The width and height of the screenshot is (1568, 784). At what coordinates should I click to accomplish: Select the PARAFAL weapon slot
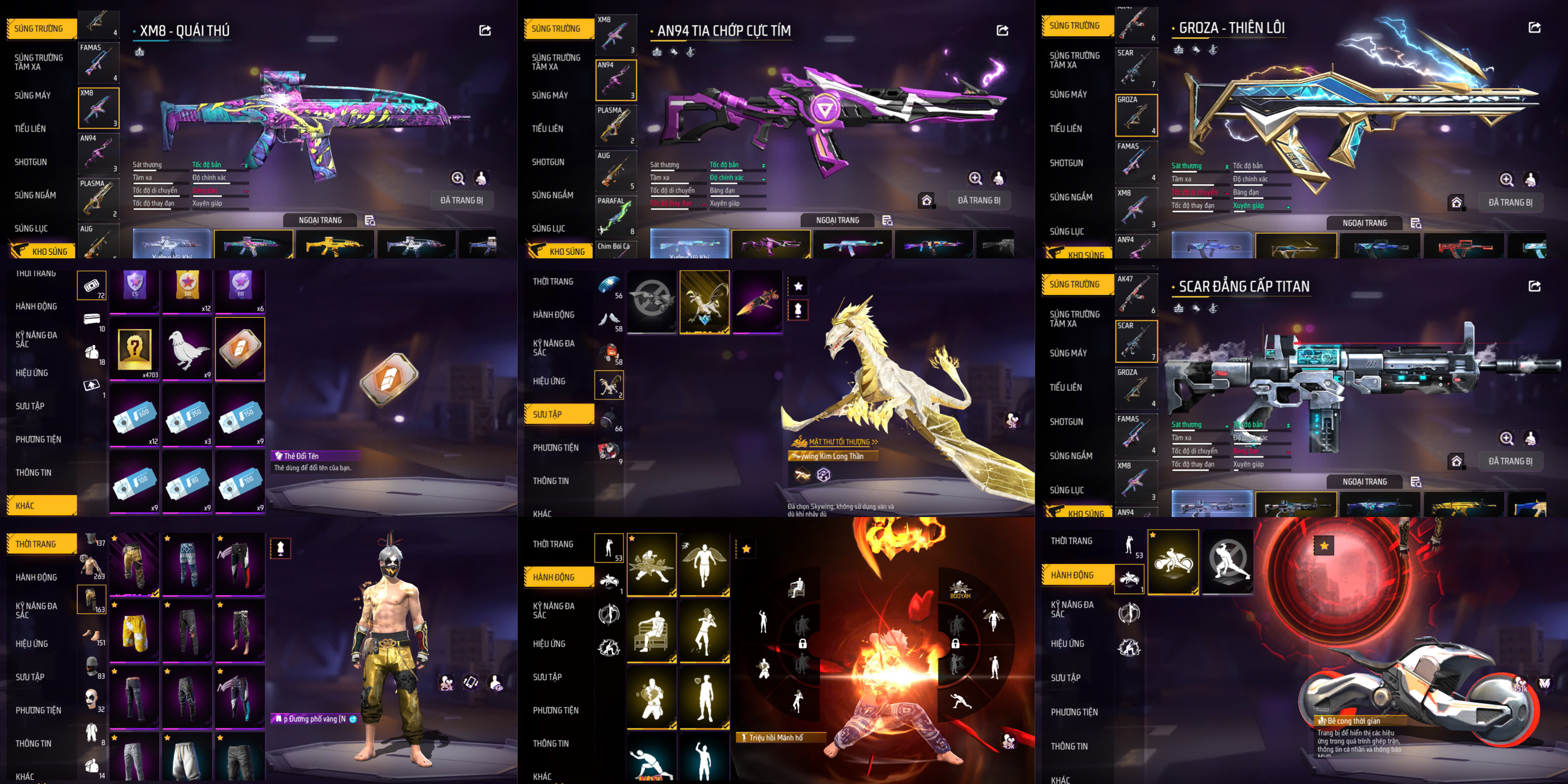(x=616, y=216)
